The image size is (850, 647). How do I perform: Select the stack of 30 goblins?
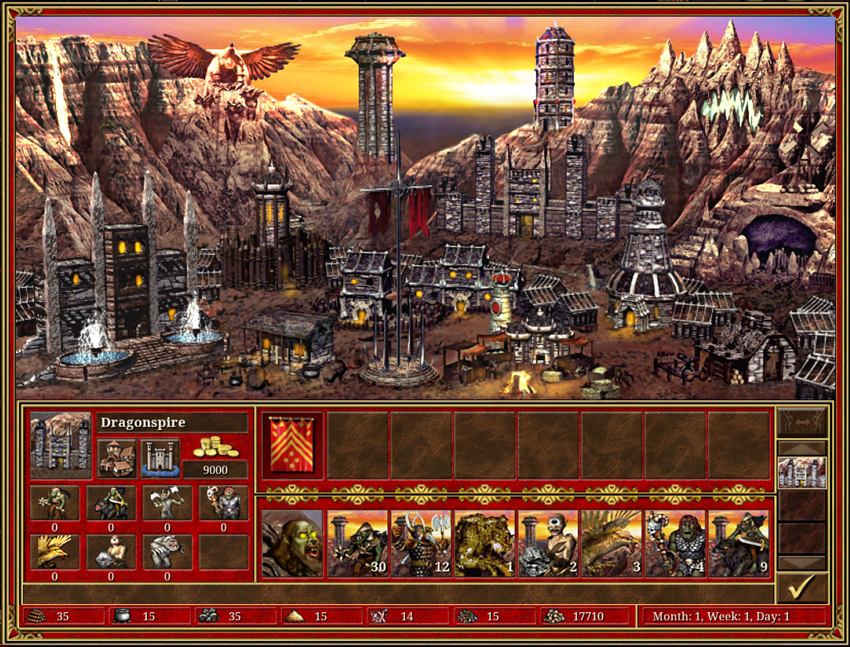pos(357,543)
